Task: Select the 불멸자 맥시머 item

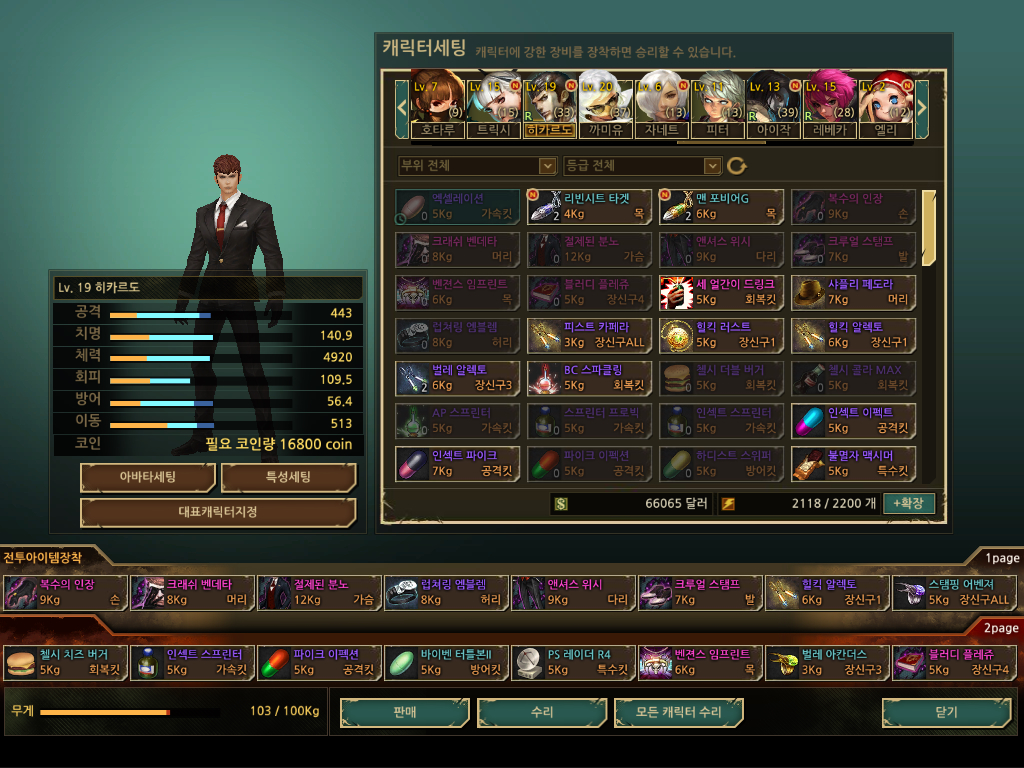Action: coord(853,463)
